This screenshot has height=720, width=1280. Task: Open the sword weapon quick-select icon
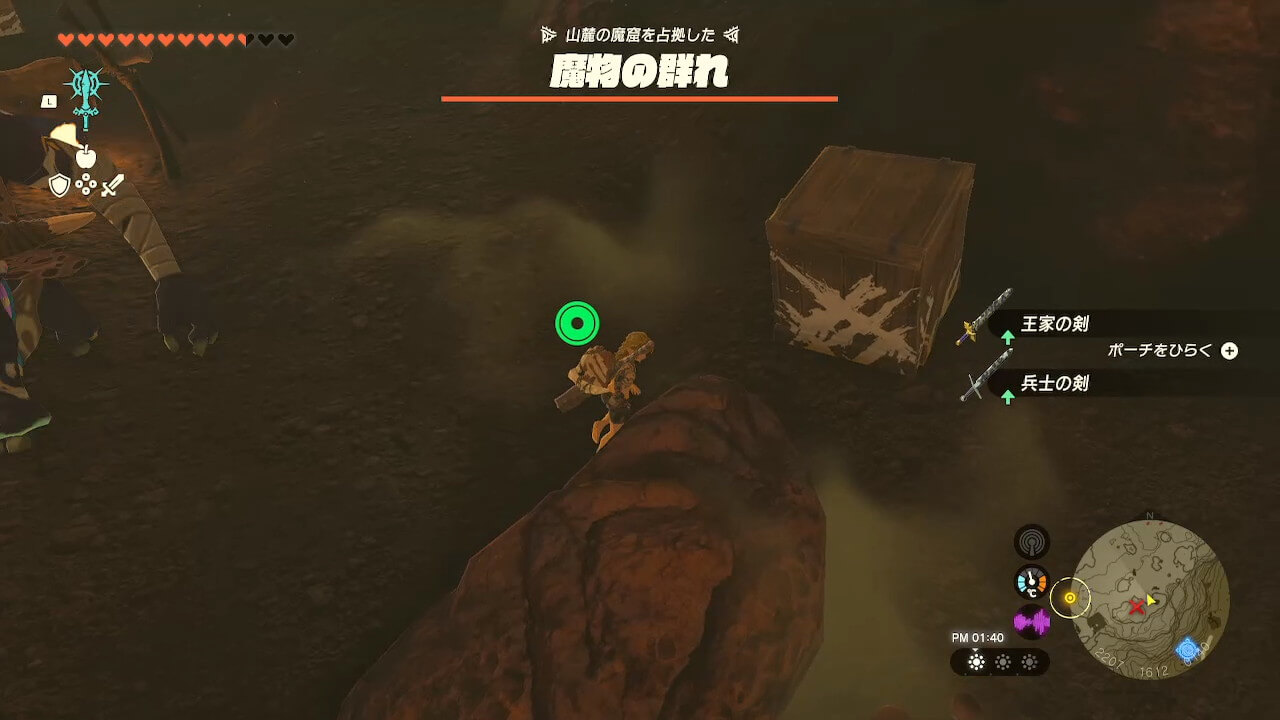click(112, 185)
